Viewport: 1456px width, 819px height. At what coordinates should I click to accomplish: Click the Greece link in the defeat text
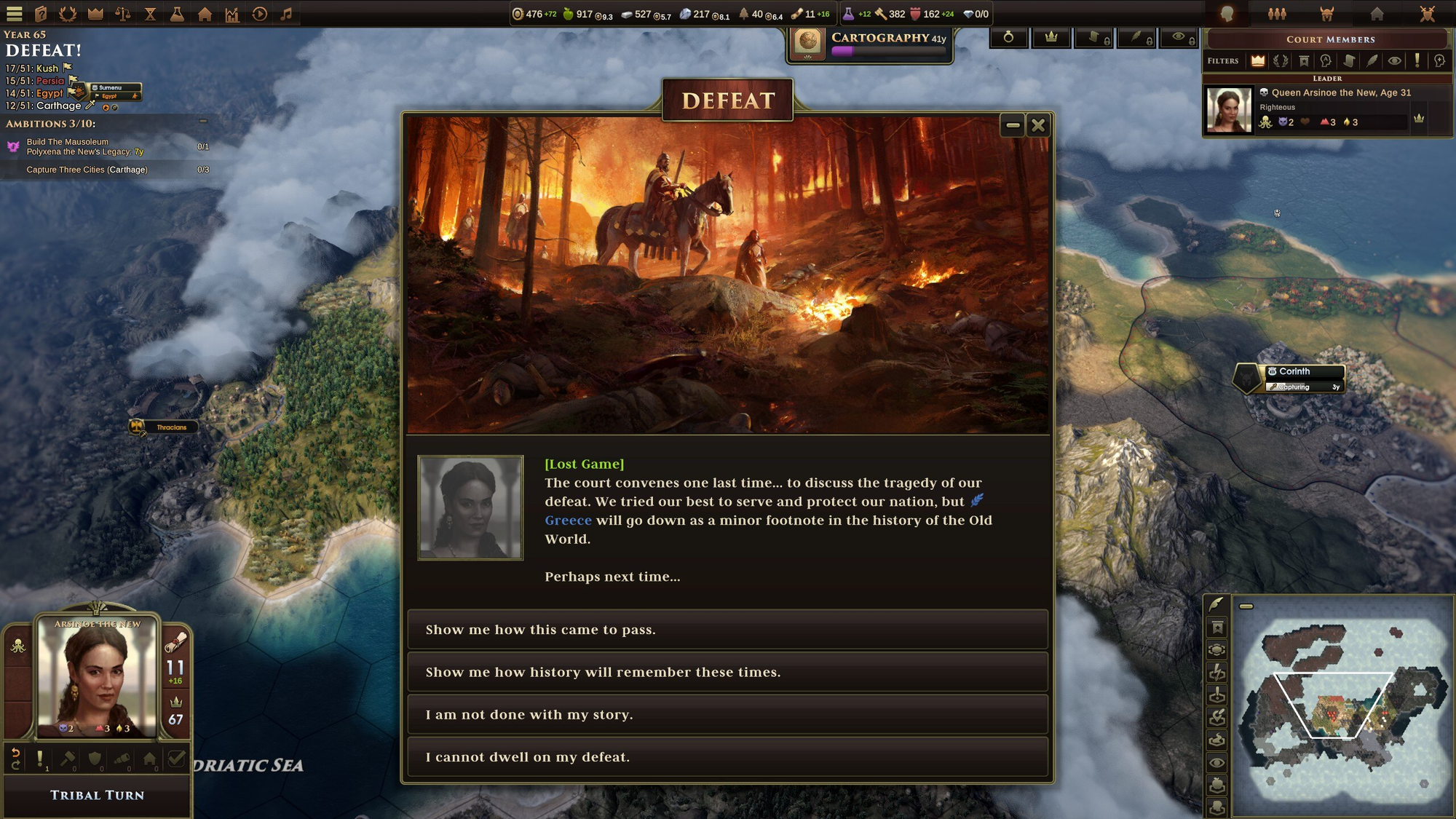(x=568, y=521)
